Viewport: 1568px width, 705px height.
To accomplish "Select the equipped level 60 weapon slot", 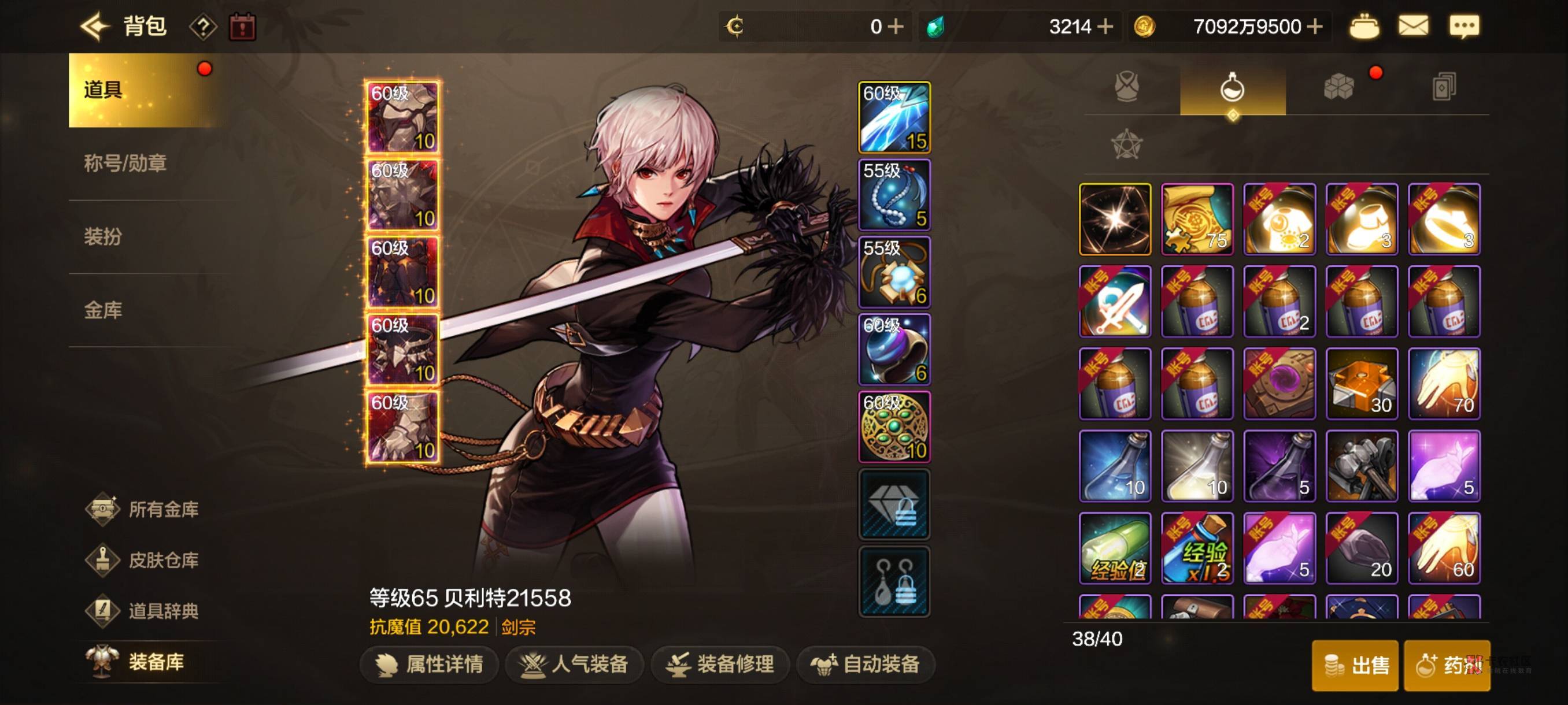I will coord(894,117).
